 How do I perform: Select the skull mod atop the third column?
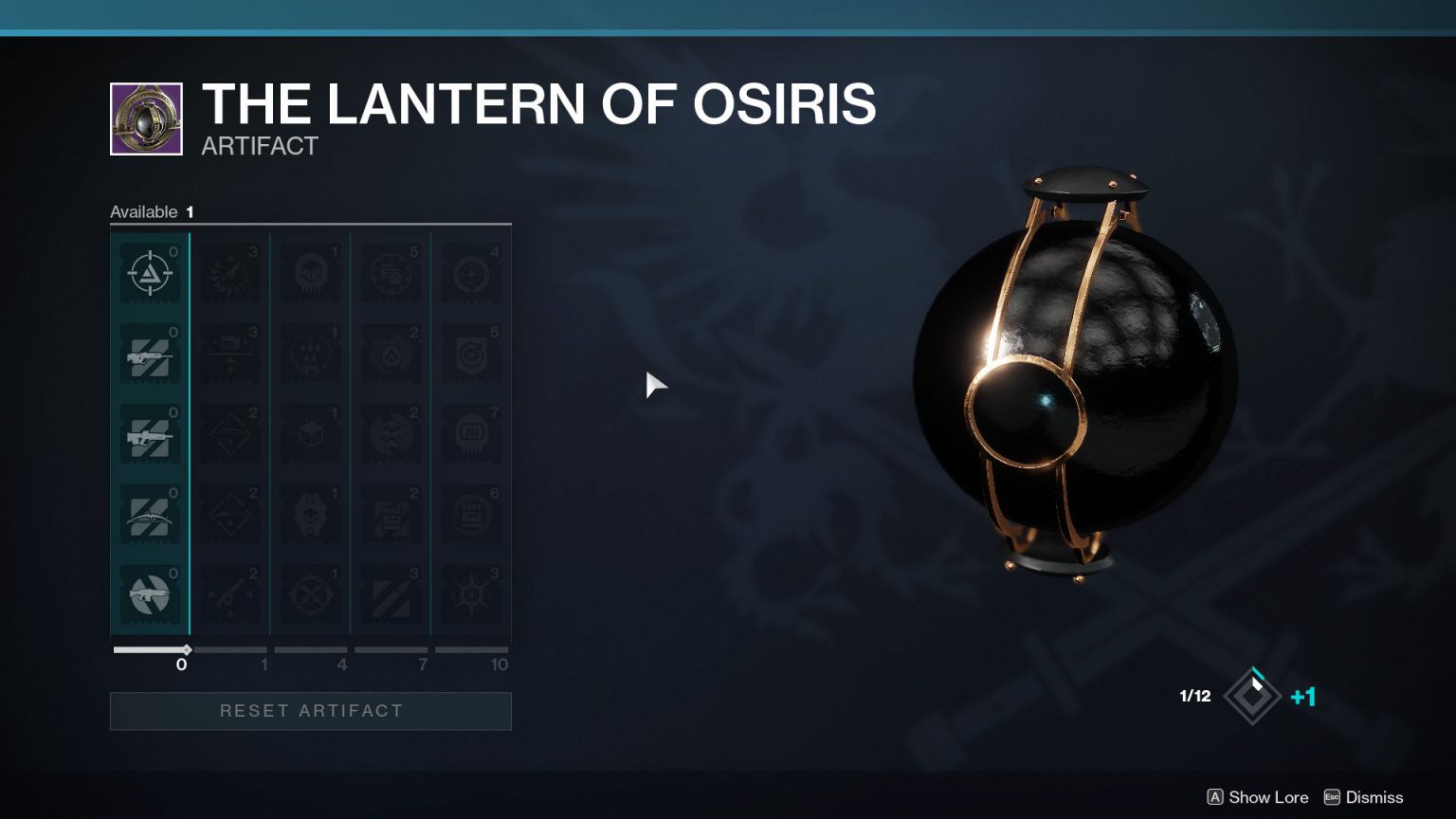pos(310,272)
